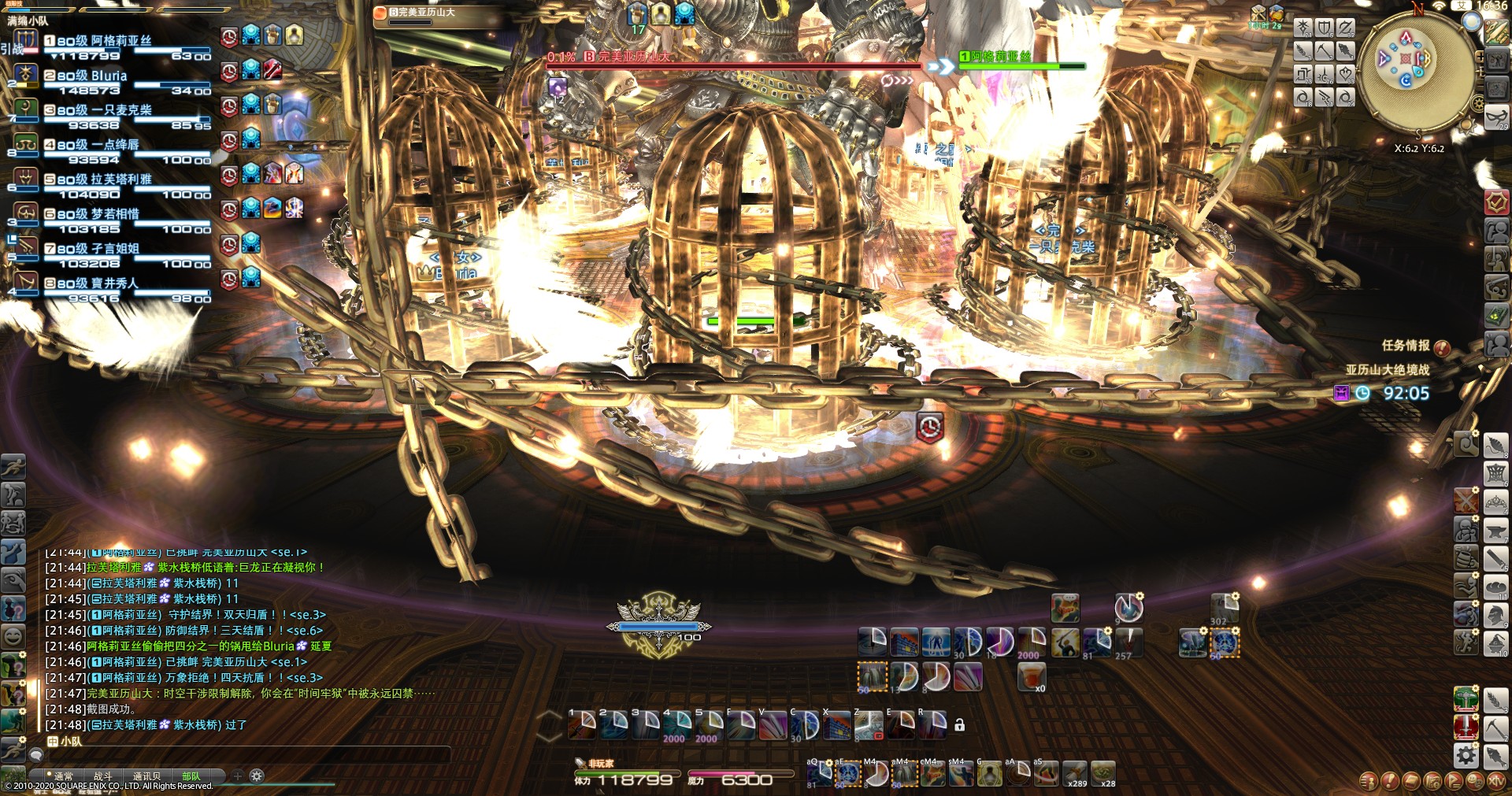Click the 任务情报 duty info icon

tap(1442, 347)
